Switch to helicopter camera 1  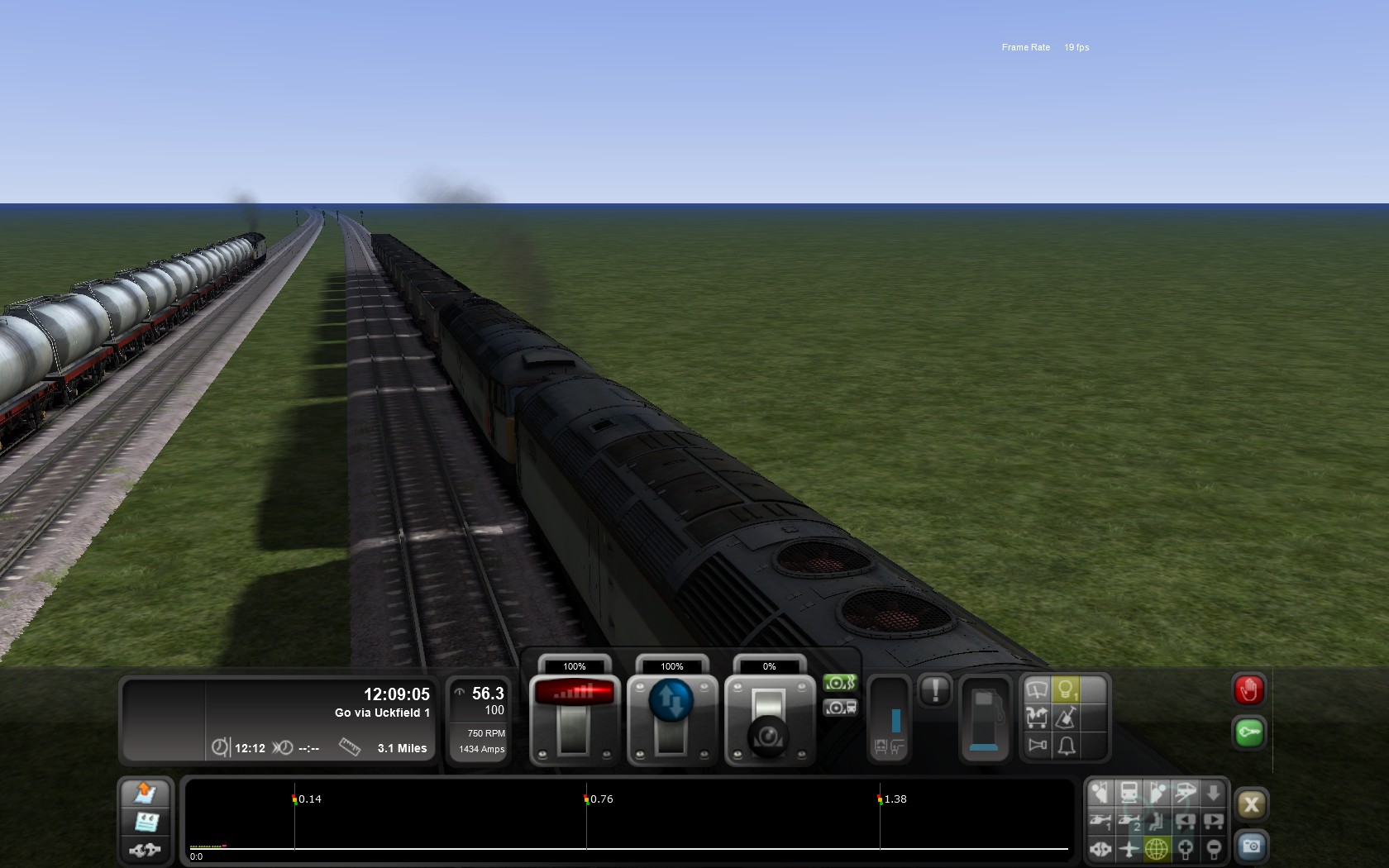coord(1100,821)
